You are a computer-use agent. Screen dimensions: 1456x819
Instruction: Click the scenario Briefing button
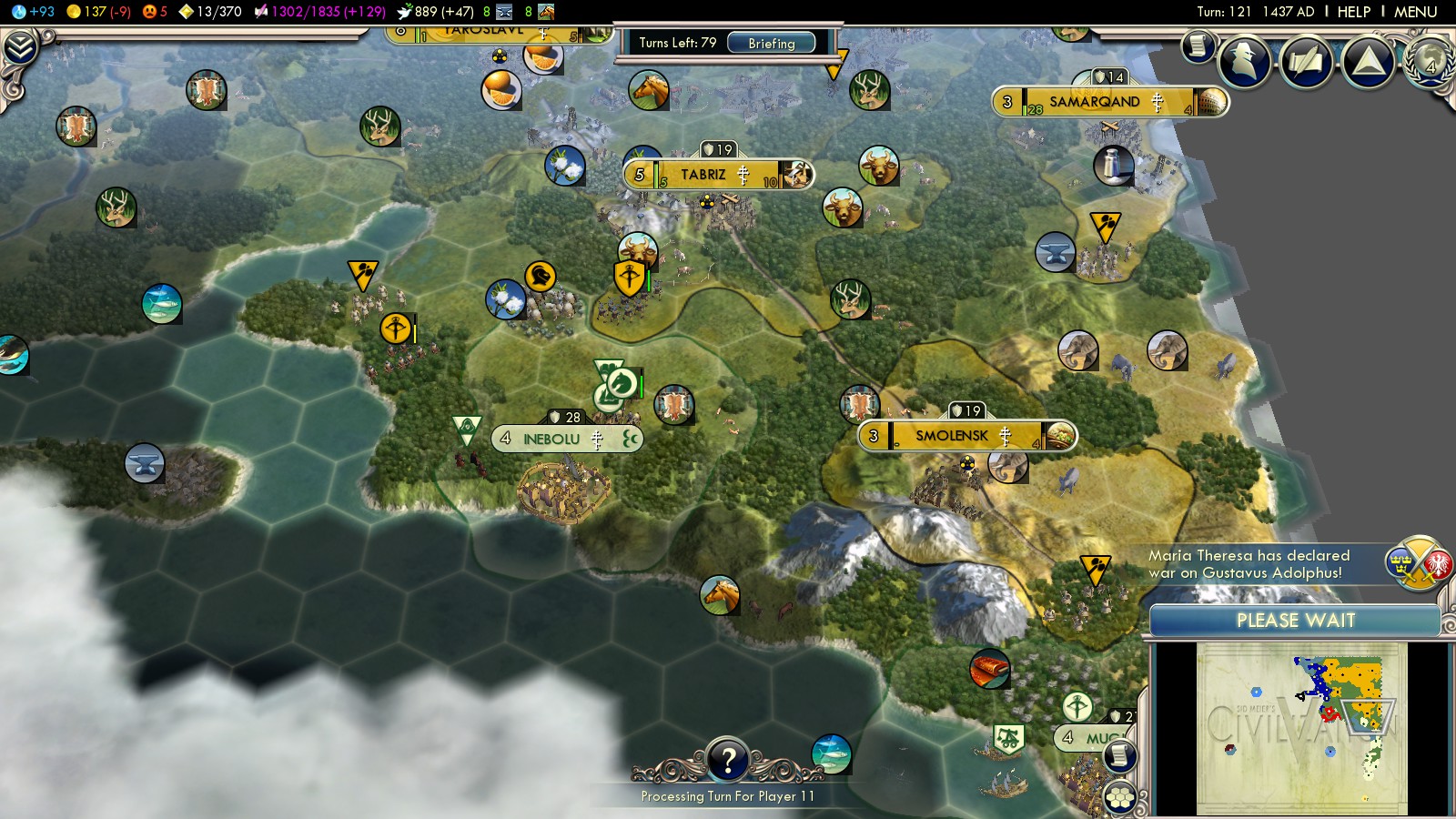tap(771, 43)
